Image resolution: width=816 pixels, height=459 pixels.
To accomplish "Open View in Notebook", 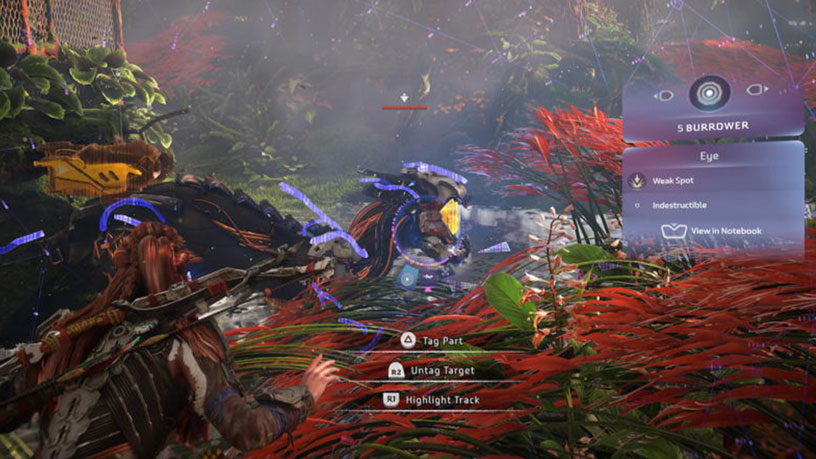I will [x=713, y=231].
